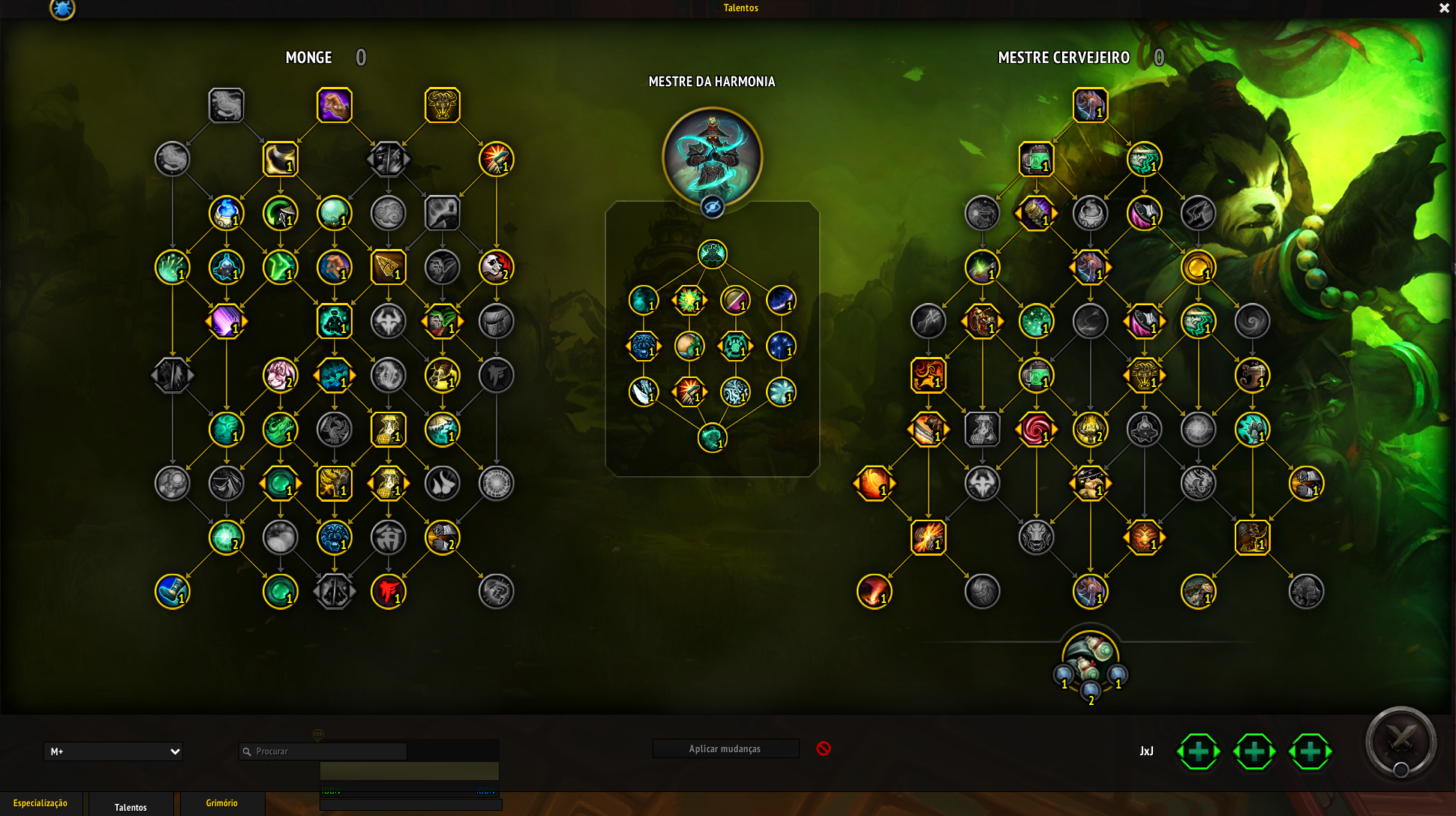Screen dimensions: 1456x816
Task: Select the bottom node of hero talent tree
Action: click(712, 438)
